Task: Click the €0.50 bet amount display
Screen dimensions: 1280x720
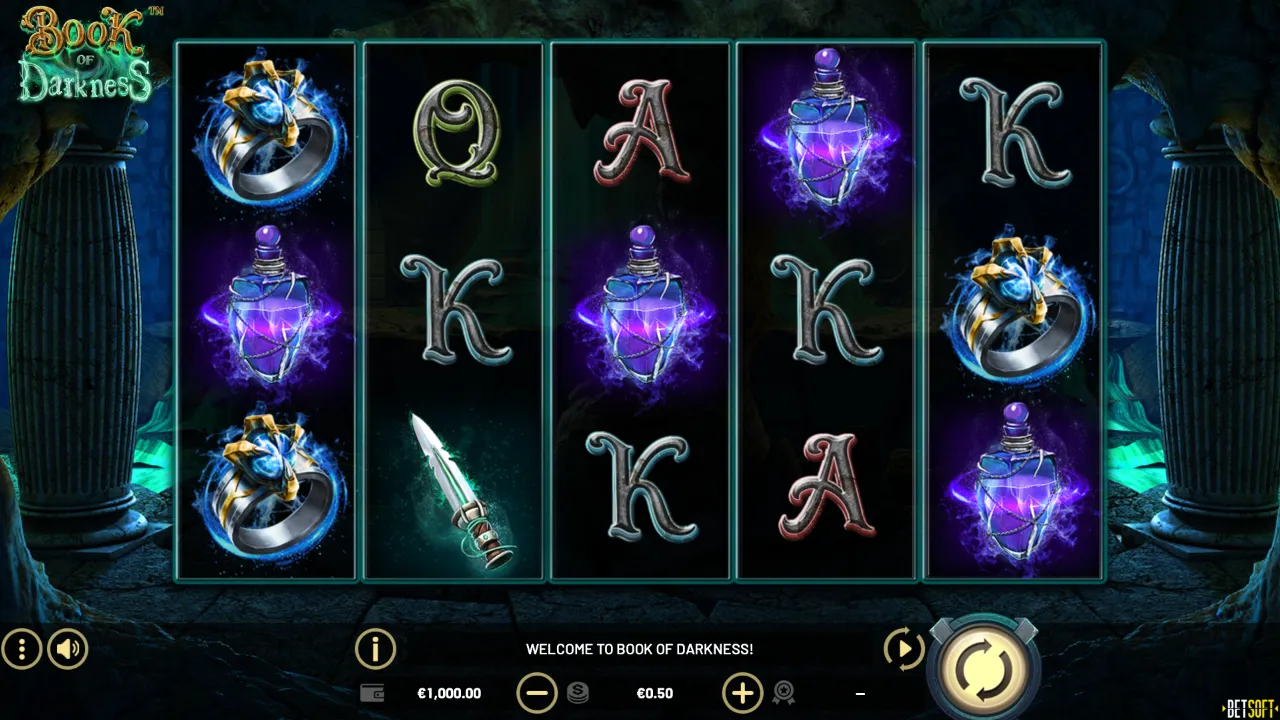Action: pyautogui.click(x=655, y=693)
